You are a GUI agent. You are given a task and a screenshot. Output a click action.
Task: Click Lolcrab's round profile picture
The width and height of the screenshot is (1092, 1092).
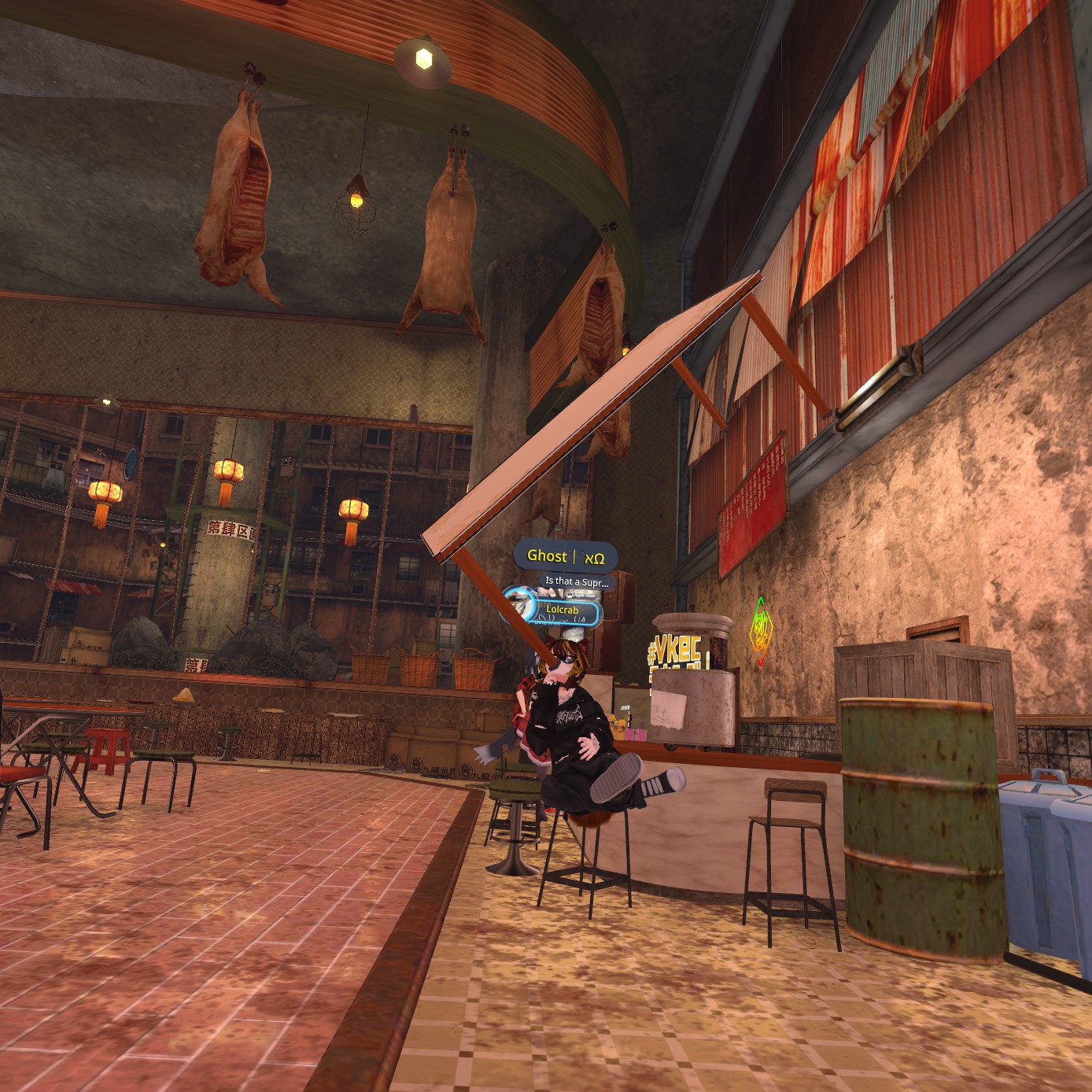(x=520, y=604)
